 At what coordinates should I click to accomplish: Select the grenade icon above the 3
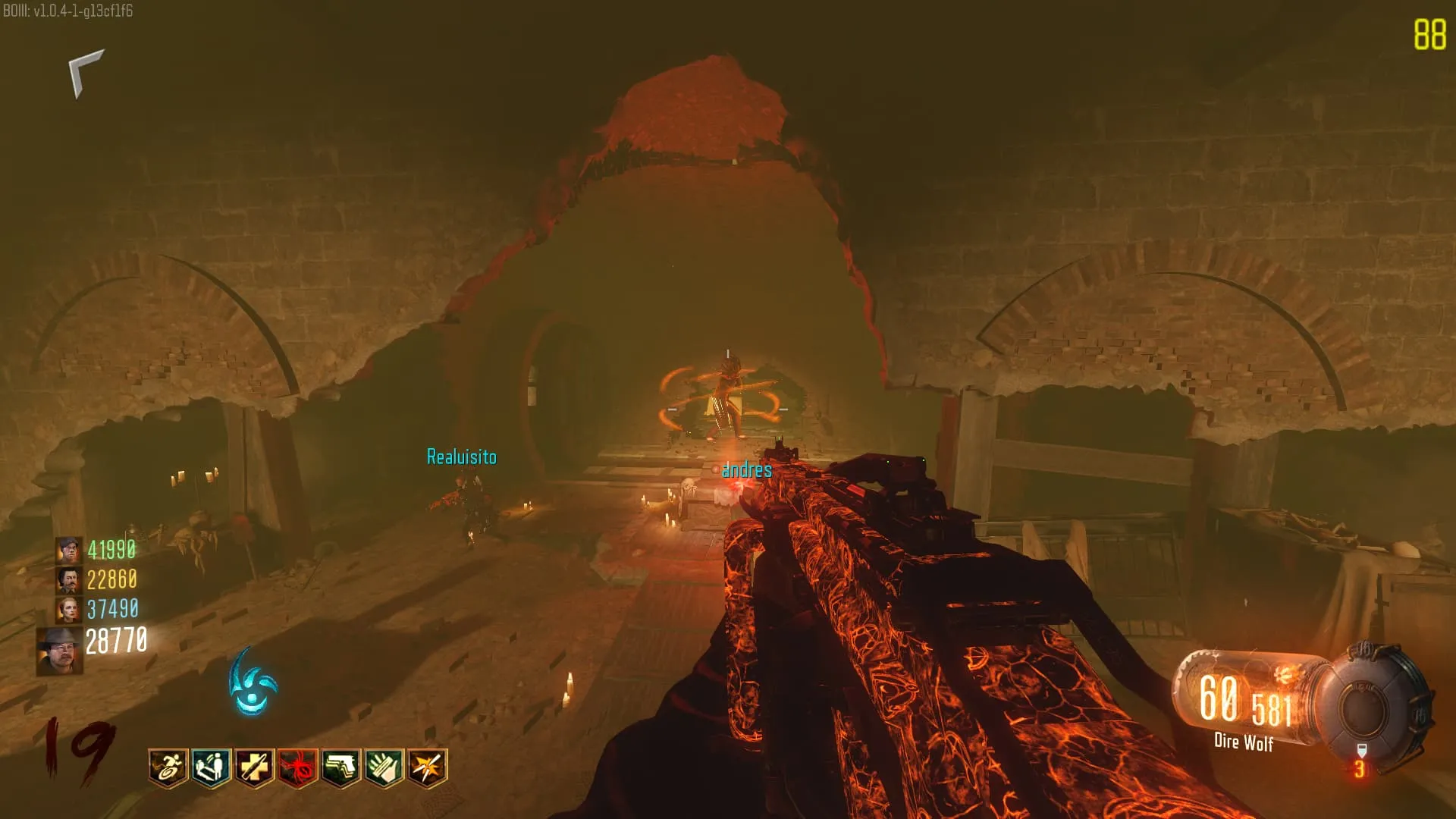(1361, 751)
